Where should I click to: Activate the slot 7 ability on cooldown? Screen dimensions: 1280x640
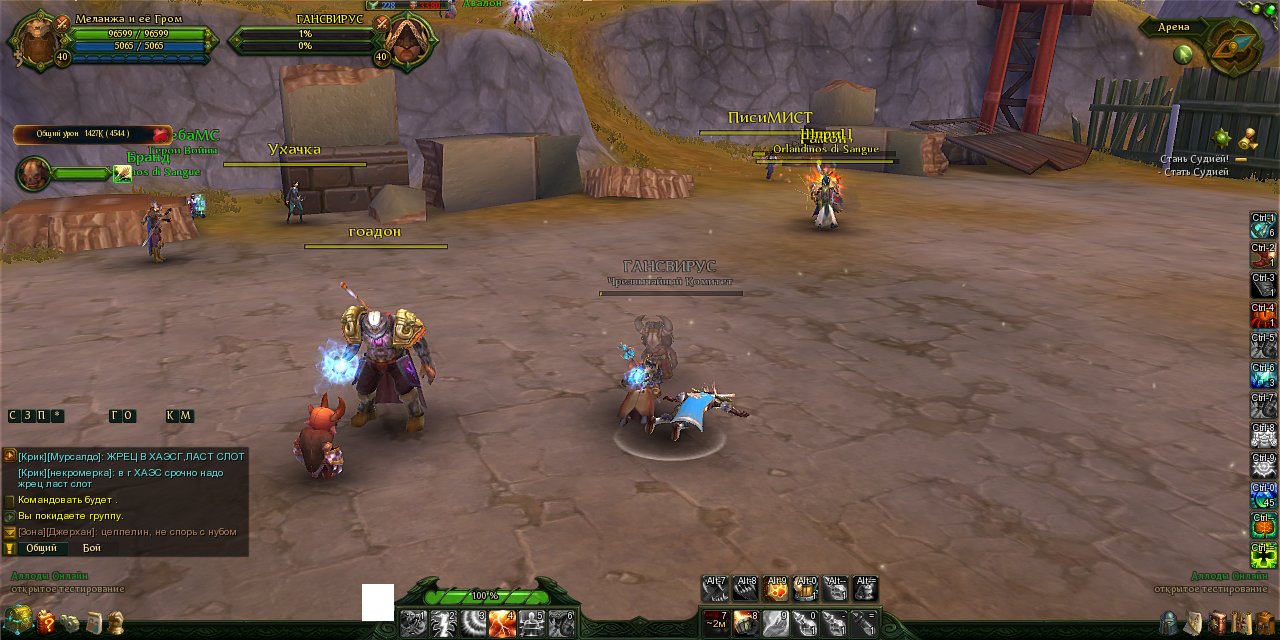coord(716,623)
